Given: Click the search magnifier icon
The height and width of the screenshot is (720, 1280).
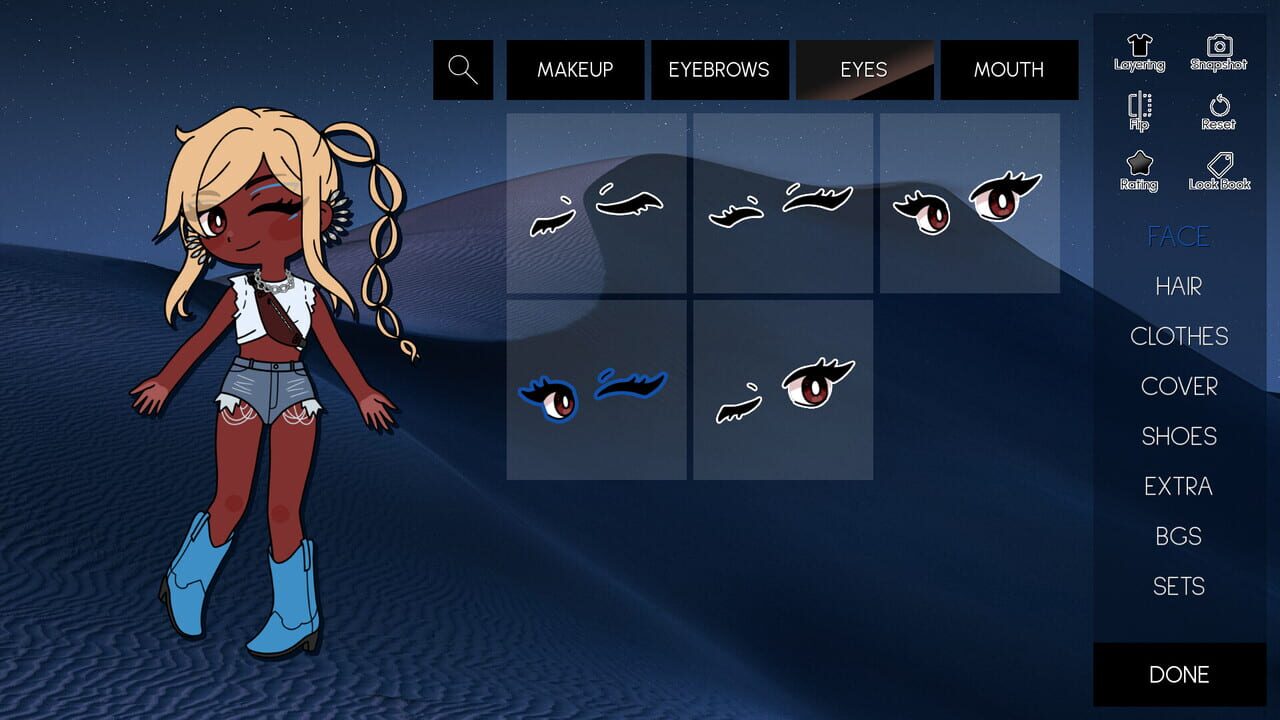Looking at the screenshot, I should tap(462, 69).
